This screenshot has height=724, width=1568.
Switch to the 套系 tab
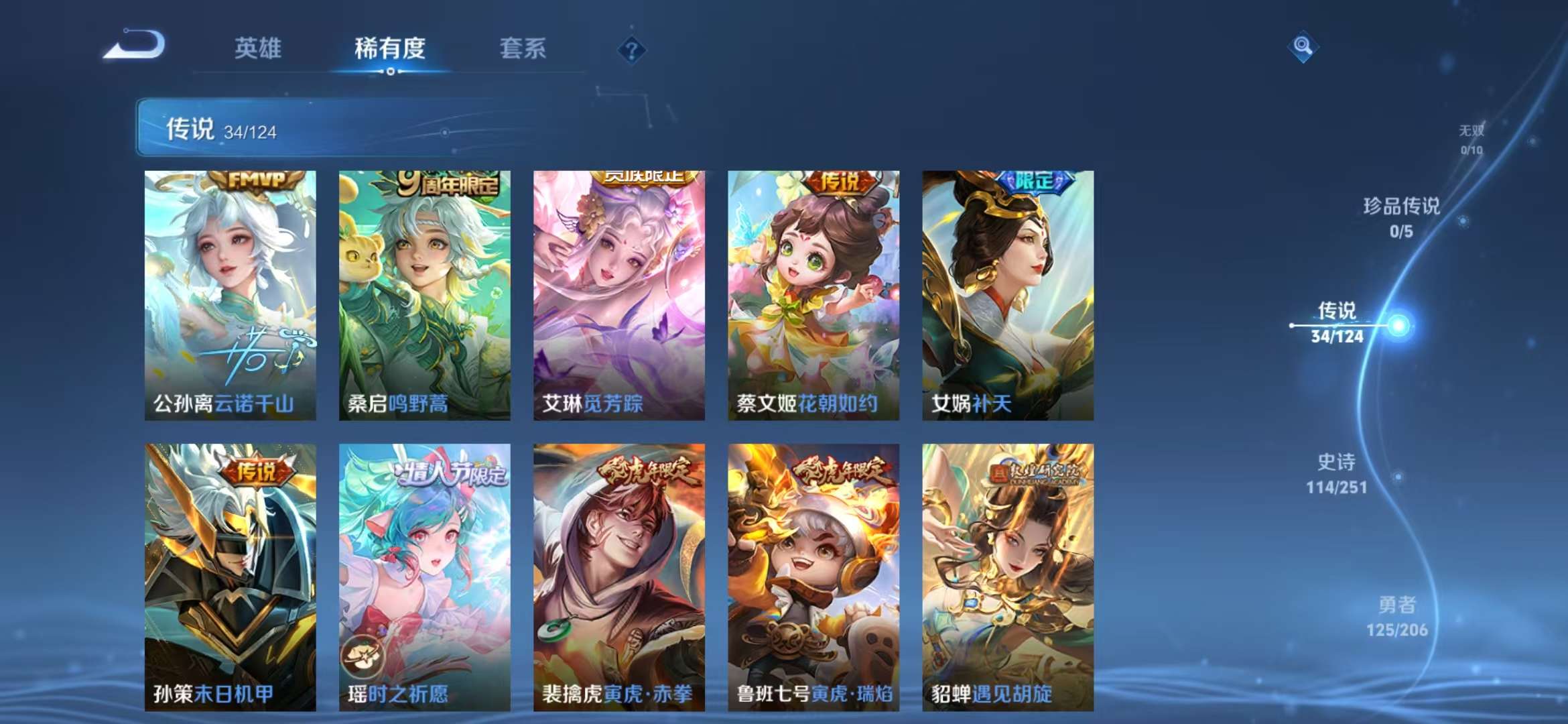point(523,49)
